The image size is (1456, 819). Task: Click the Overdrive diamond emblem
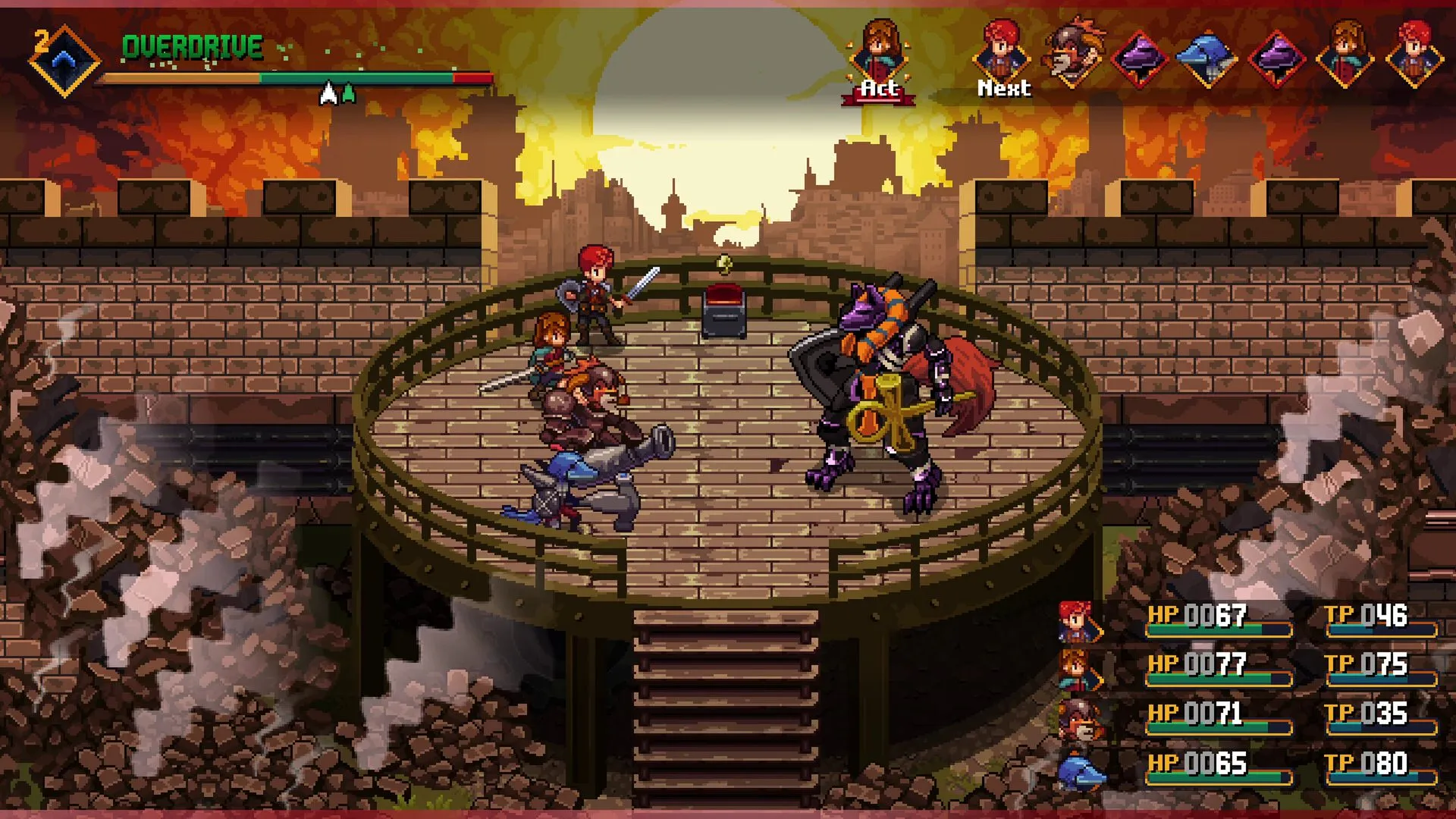coord(64,60)
